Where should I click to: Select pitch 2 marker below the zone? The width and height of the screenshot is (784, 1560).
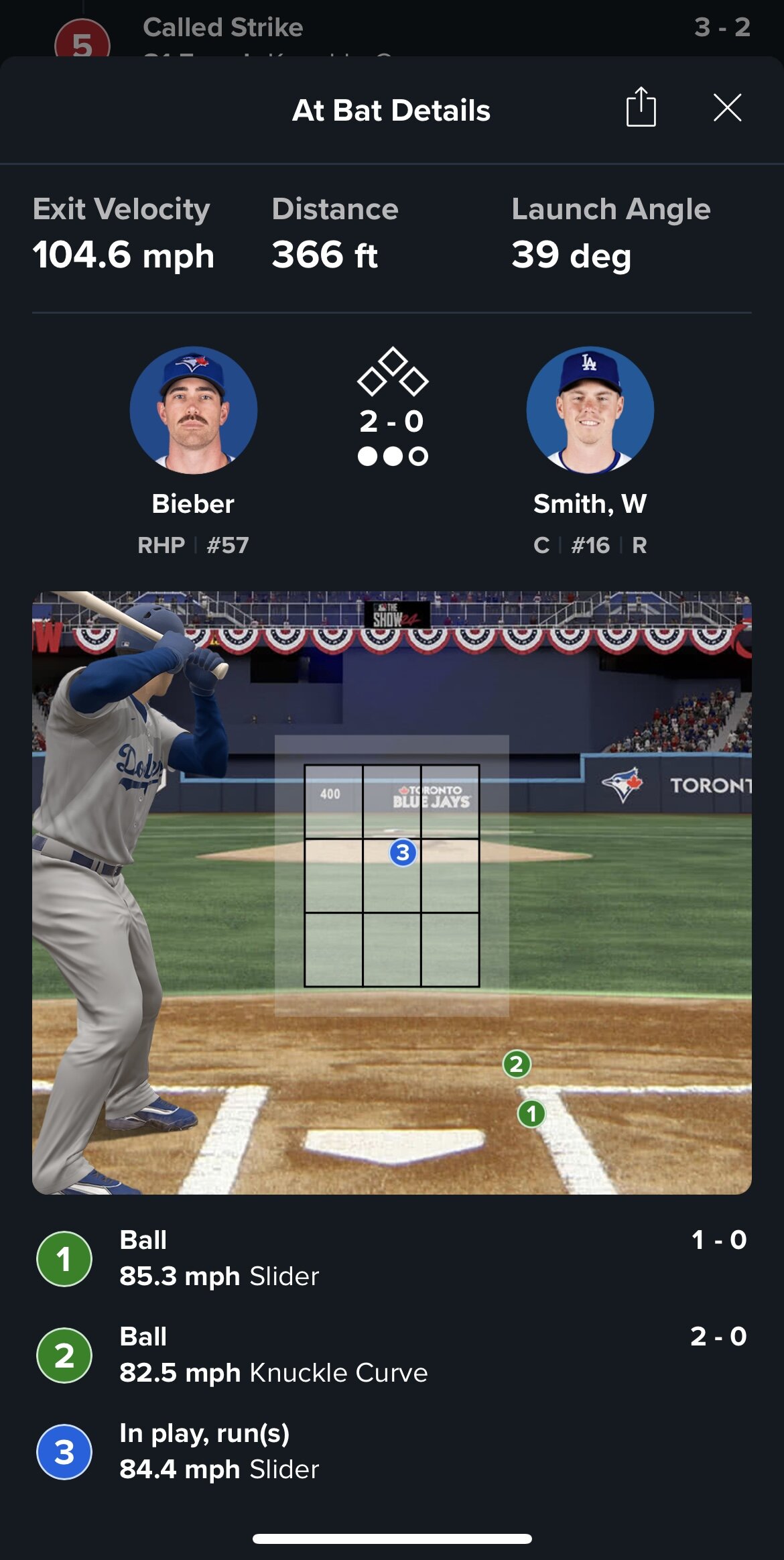[516, 1064]
